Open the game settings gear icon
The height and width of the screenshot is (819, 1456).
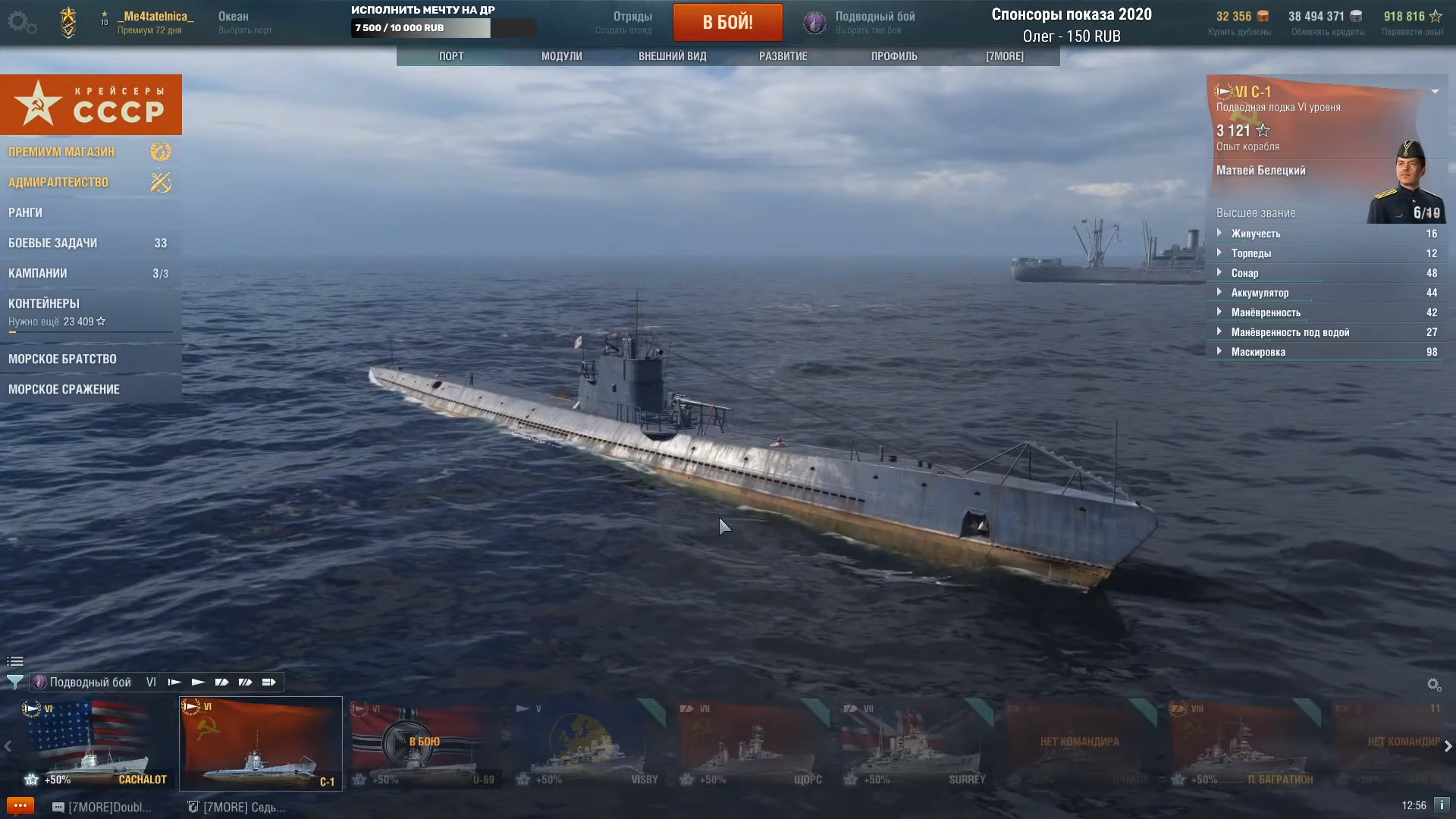(21, 23)
